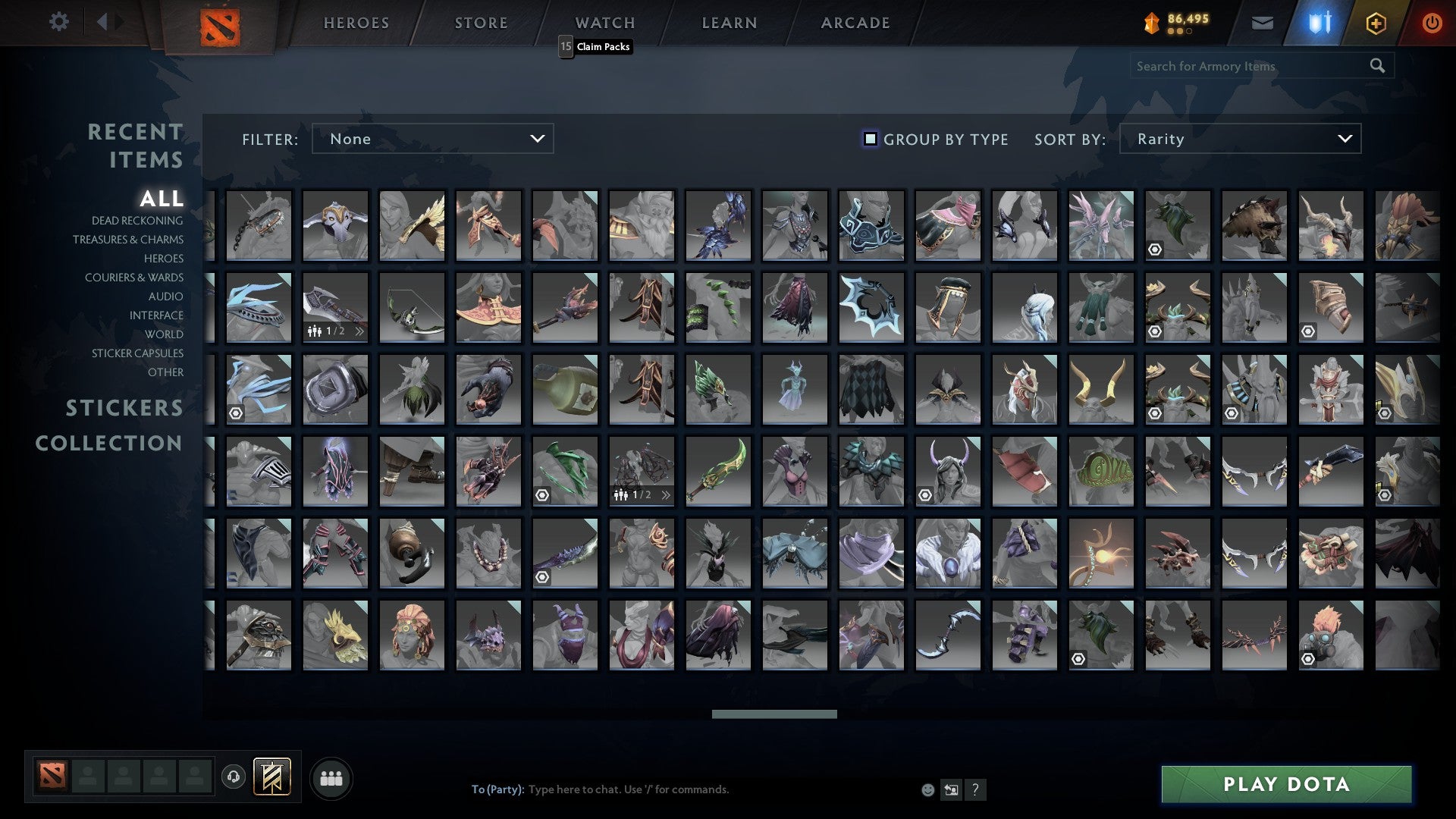Select Treasures & Charms category
This screenshot has width=1456, height=819.
coord(128,240)
